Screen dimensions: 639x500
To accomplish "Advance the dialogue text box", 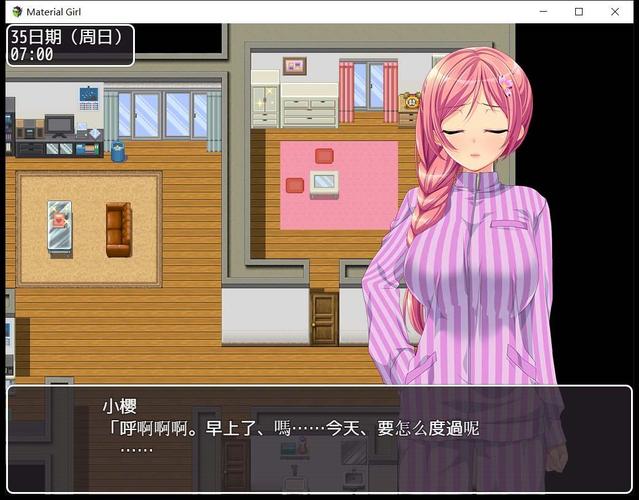I will click(x=319, y=438).
